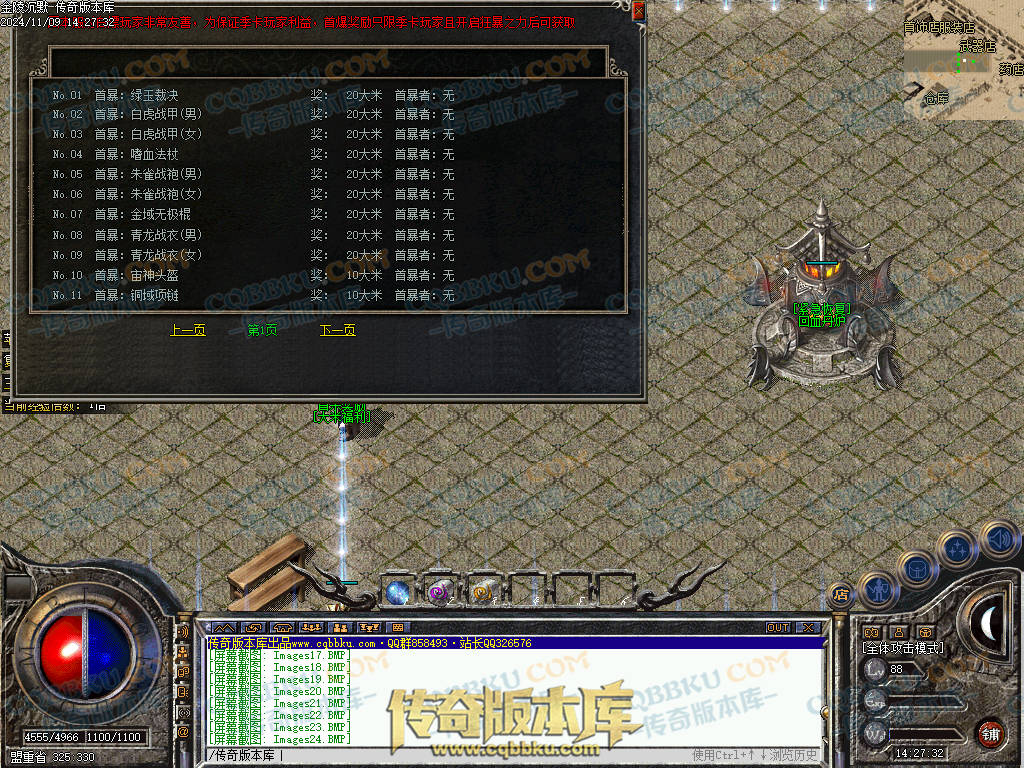Click the red 铺 stall button

pyautogui.click(x=990, y=733)
